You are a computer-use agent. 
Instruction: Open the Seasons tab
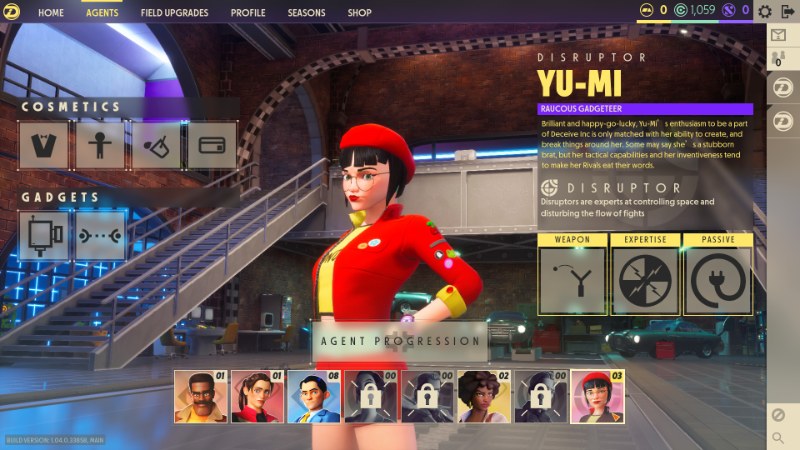306,13
